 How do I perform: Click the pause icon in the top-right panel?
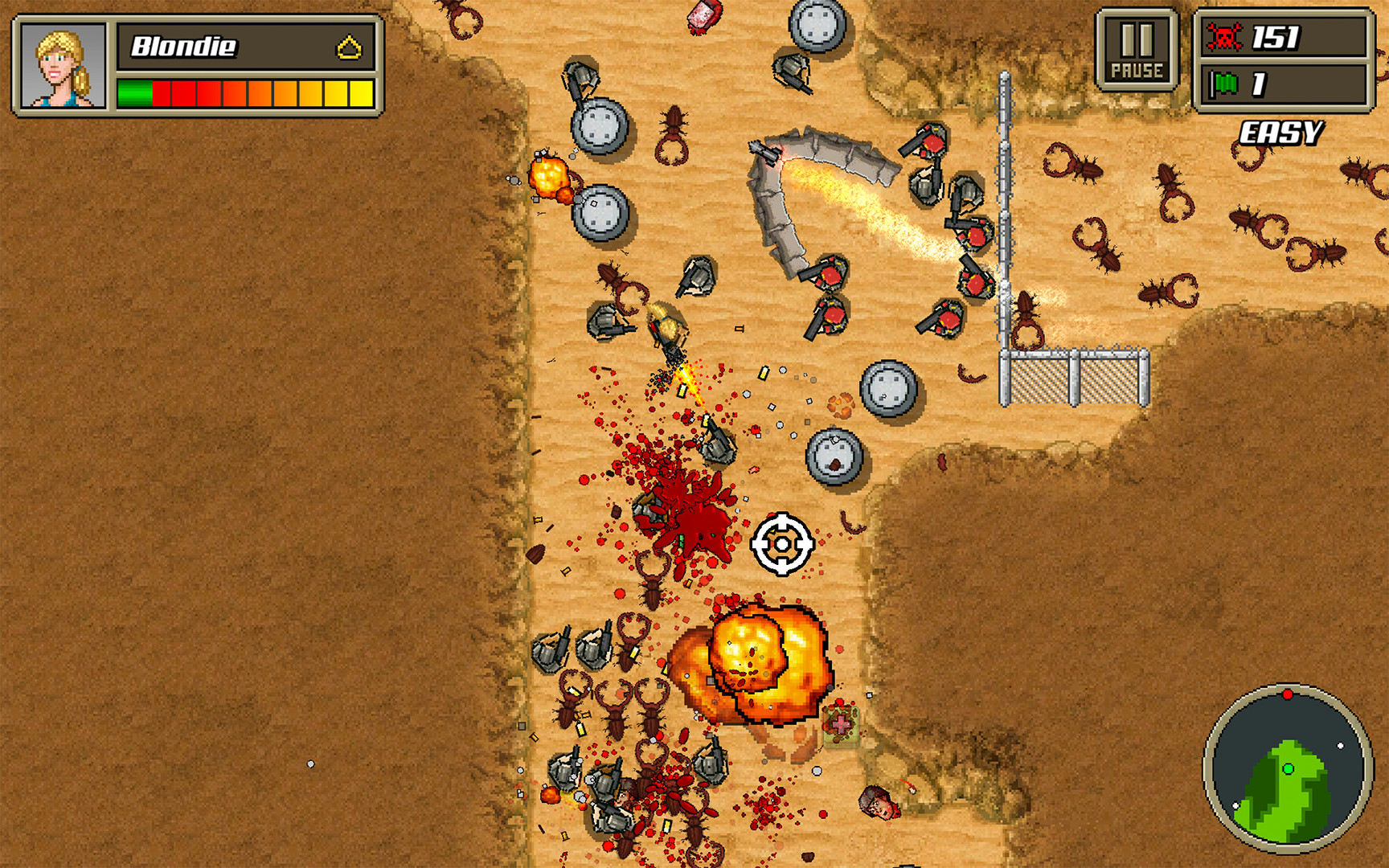pyautogui.click(x=1137, y=36)
